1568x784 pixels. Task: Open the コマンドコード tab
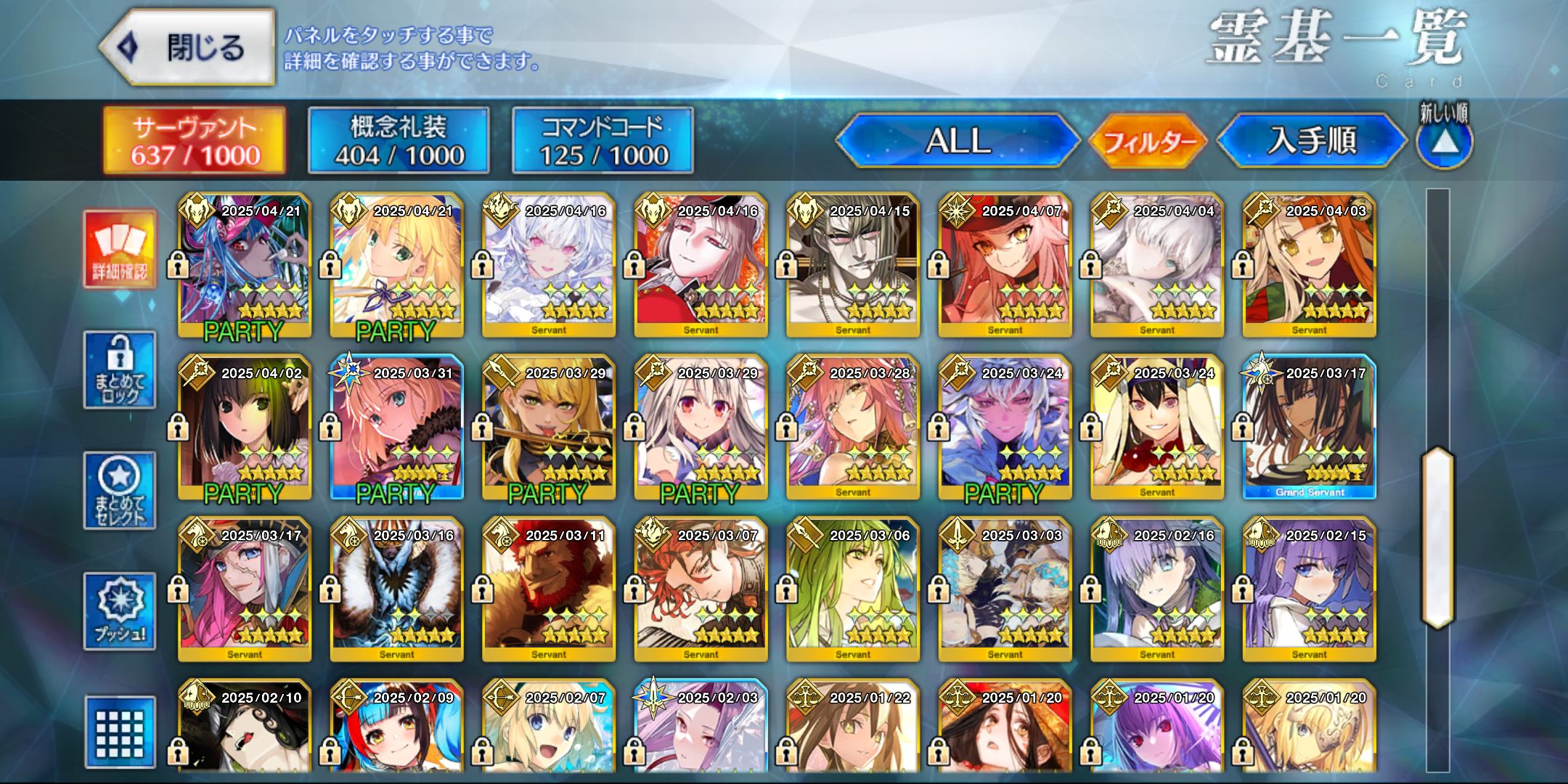pos(603,141)
